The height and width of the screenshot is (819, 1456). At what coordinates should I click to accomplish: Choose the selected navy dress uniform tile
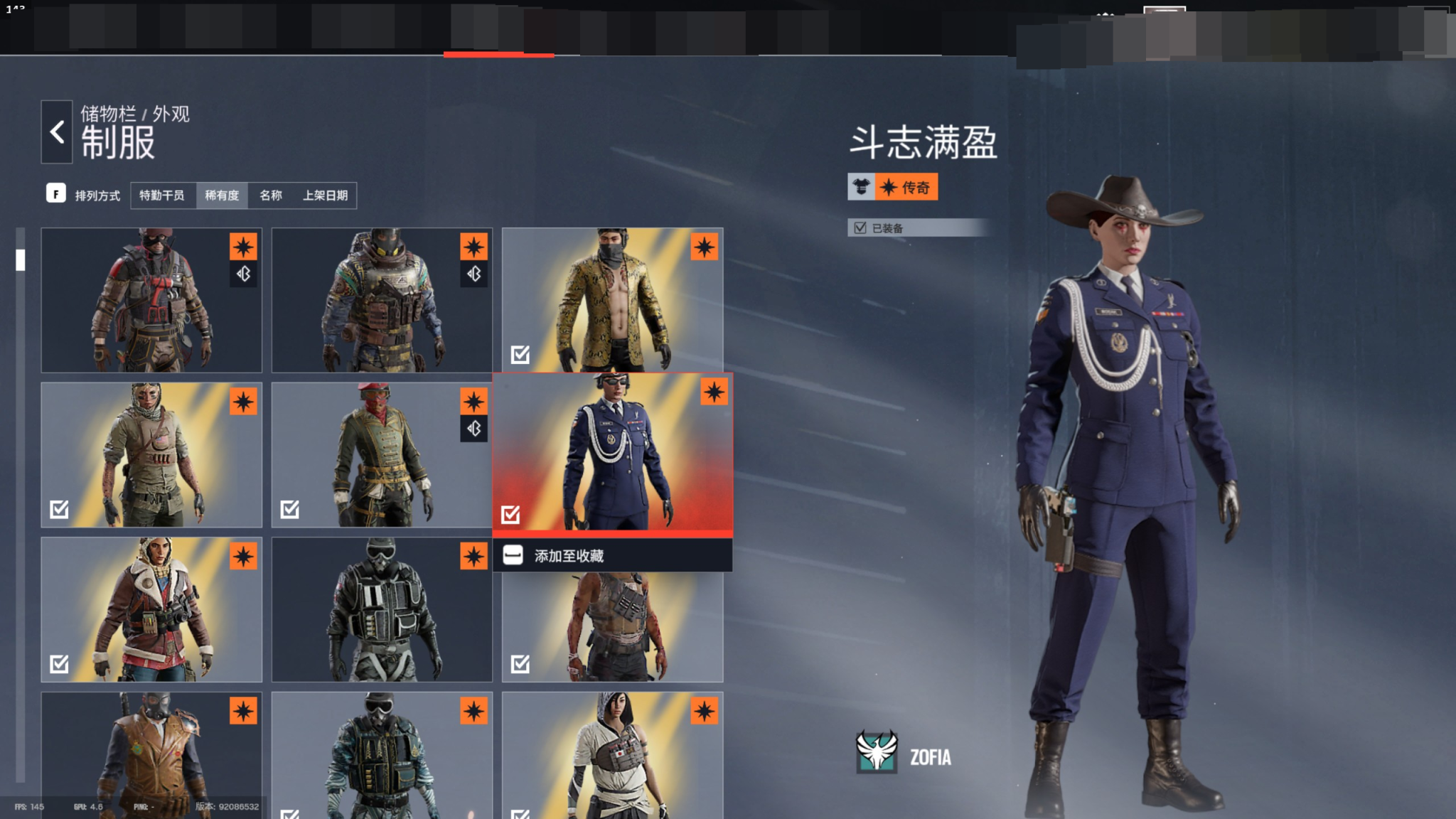pos(612,452)
